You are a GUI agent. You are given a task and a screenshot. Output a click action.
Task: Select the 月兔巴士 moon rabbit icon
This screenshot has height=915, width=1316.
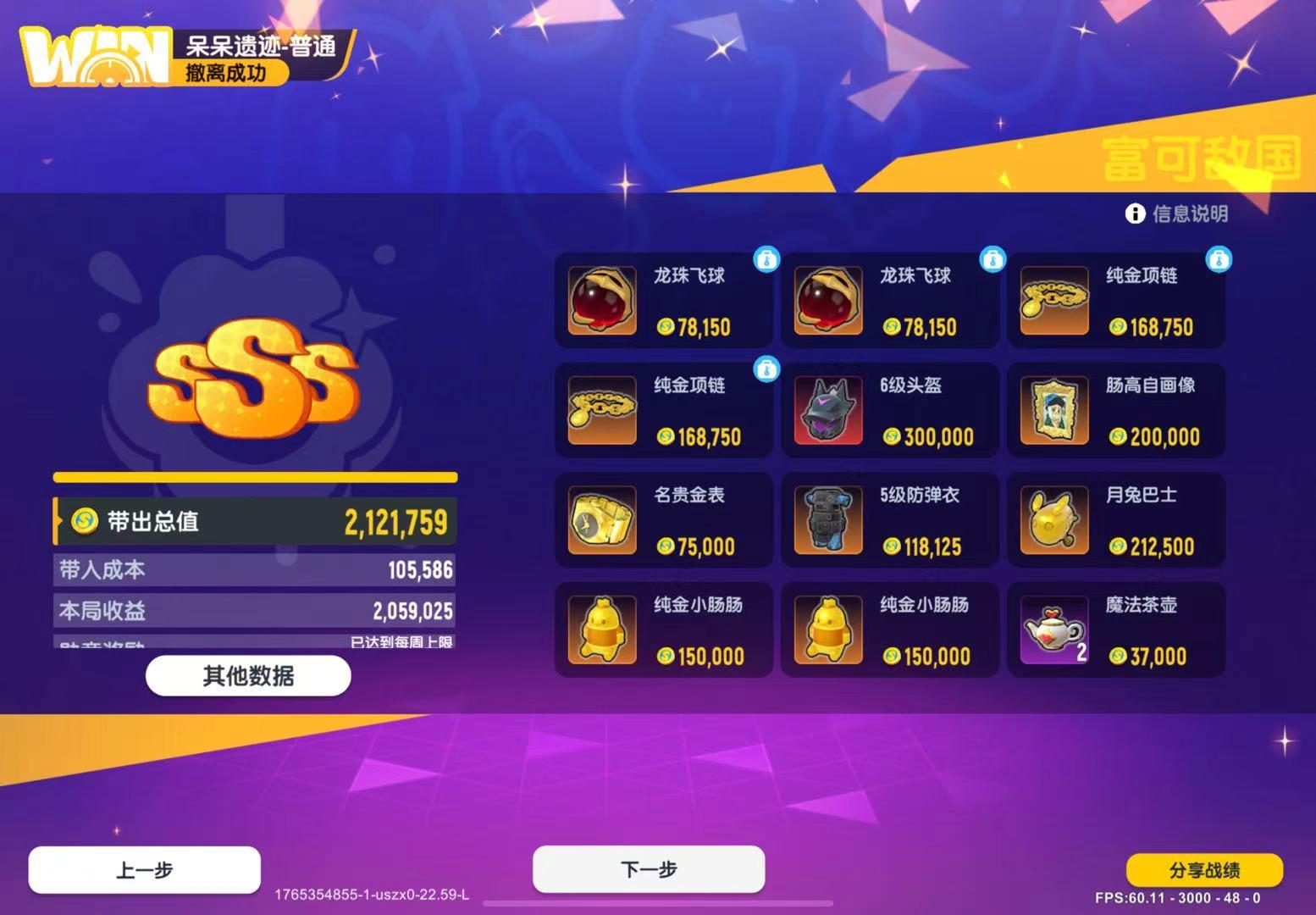pos(1054,519)
